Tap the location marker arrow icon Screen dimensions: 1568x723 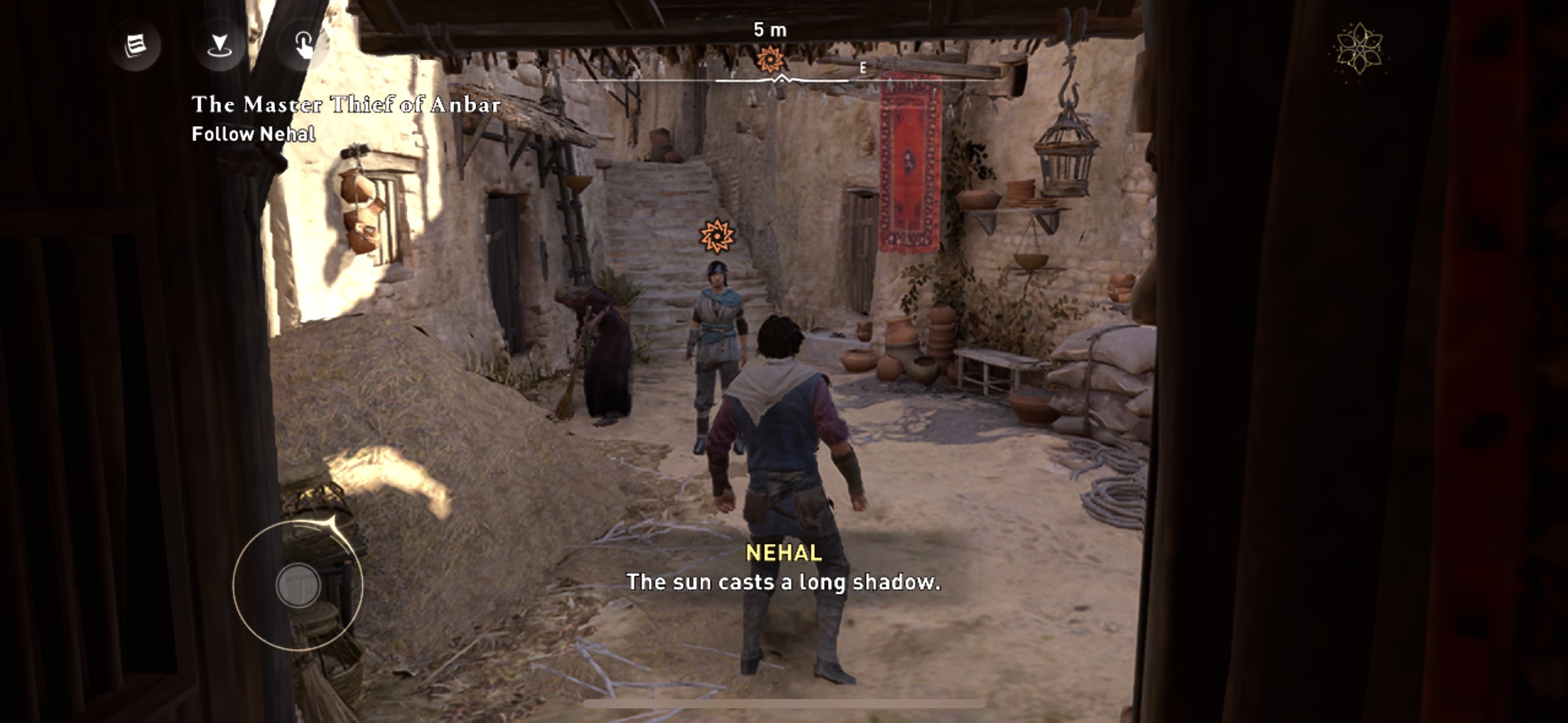point(219,45)
